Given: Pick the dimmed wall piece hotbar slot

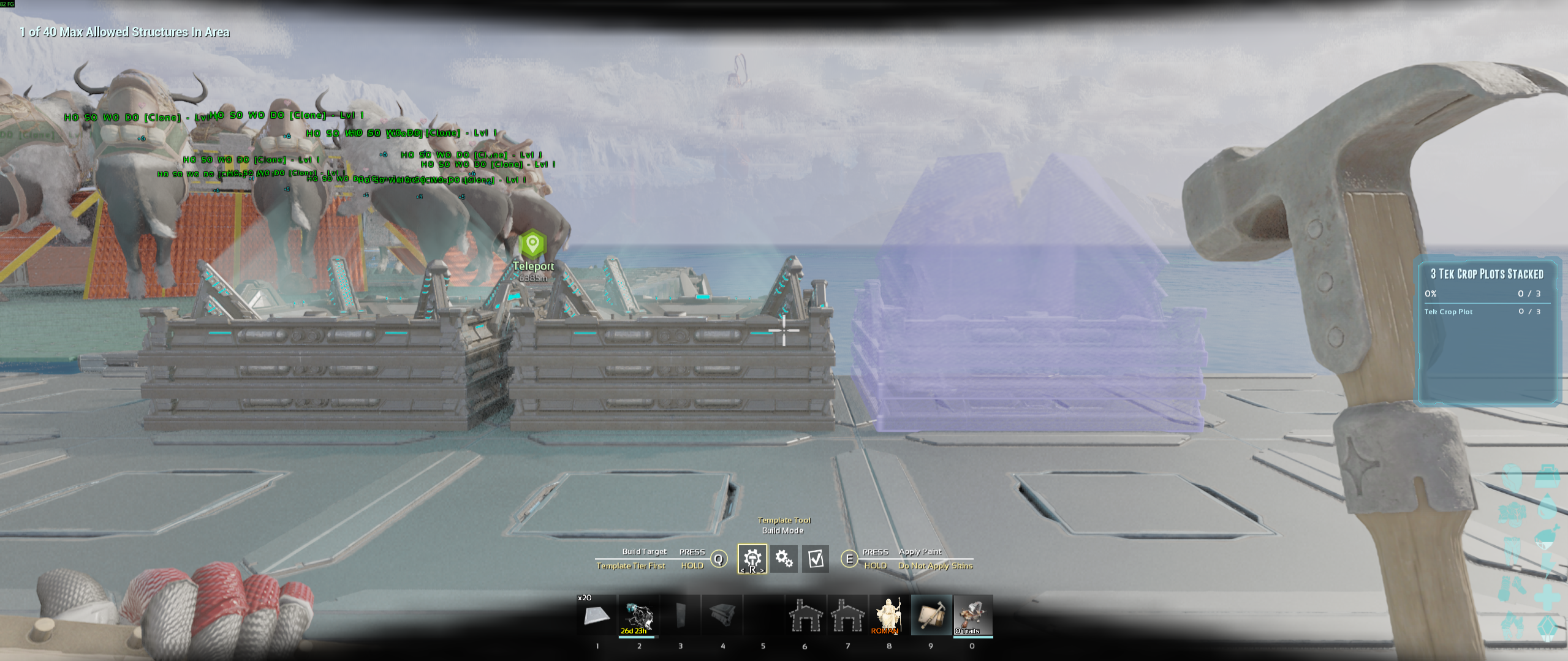Looking at the screenshot, I should coord(680,615).
